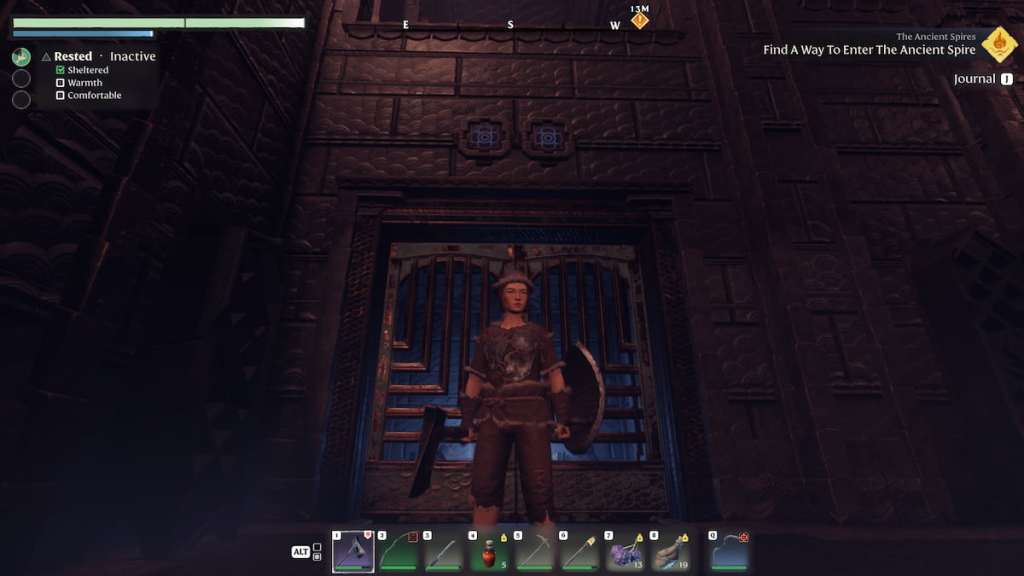Viewport: 1024px width, 576px height.
Task: Select the highlighted first hotbar slot
Action: click(x=353, y=552)
